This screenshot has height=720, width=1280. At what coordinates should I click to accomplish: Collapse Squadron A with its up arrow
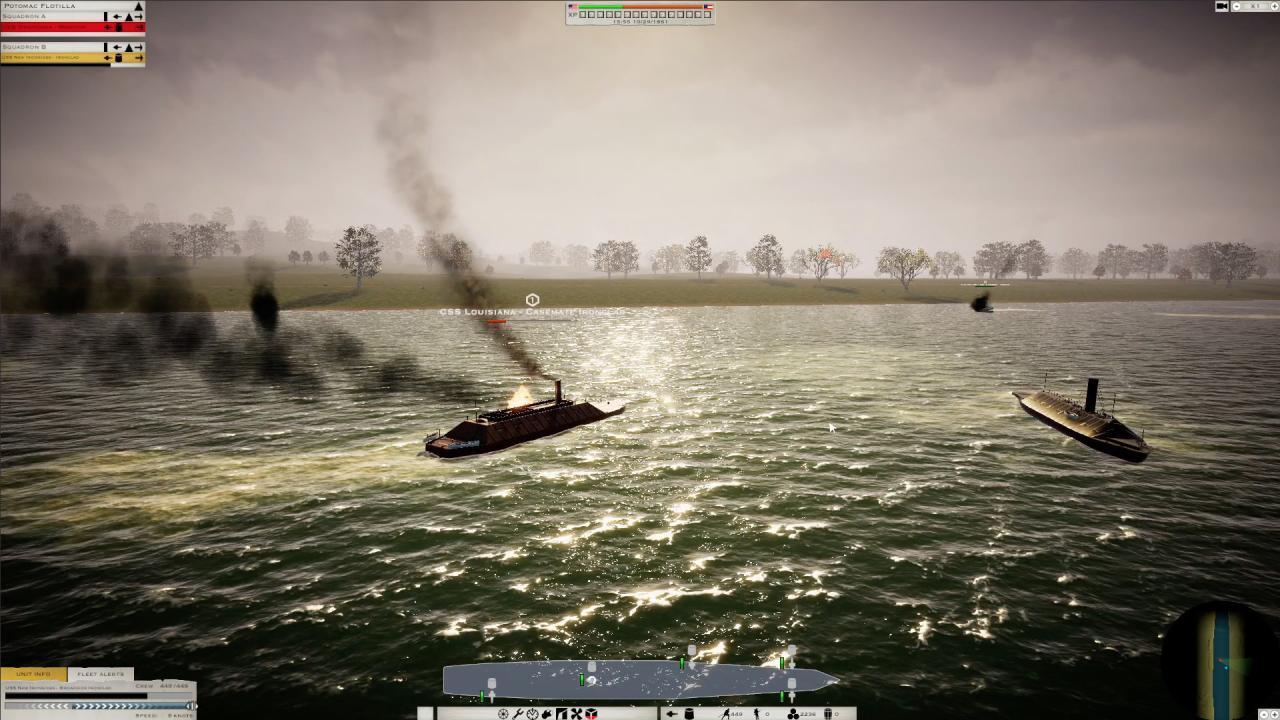[x=129, y=17]
